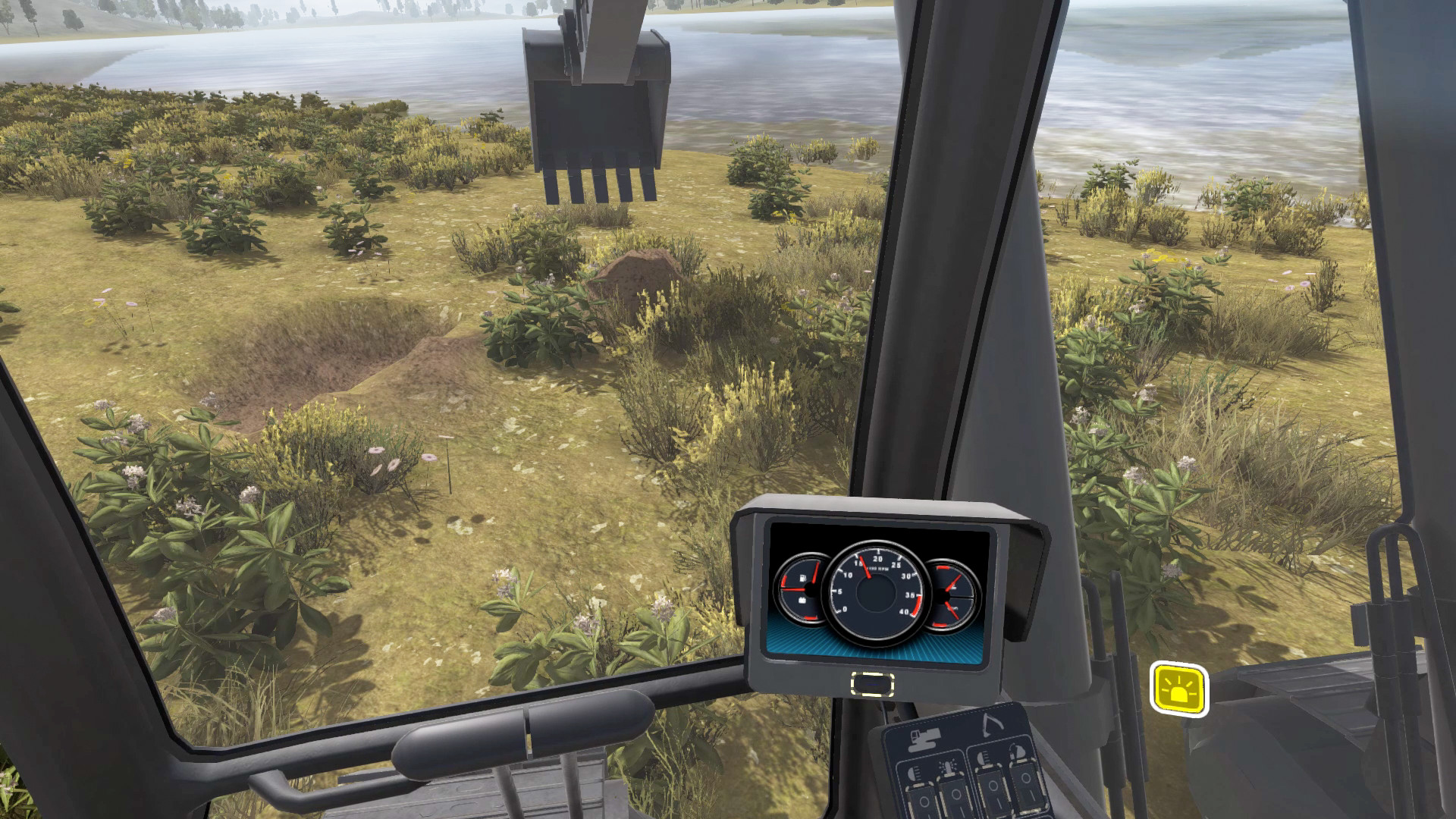
Task: Click the central RPM tachometer gauge
Action: pos(876,591)
